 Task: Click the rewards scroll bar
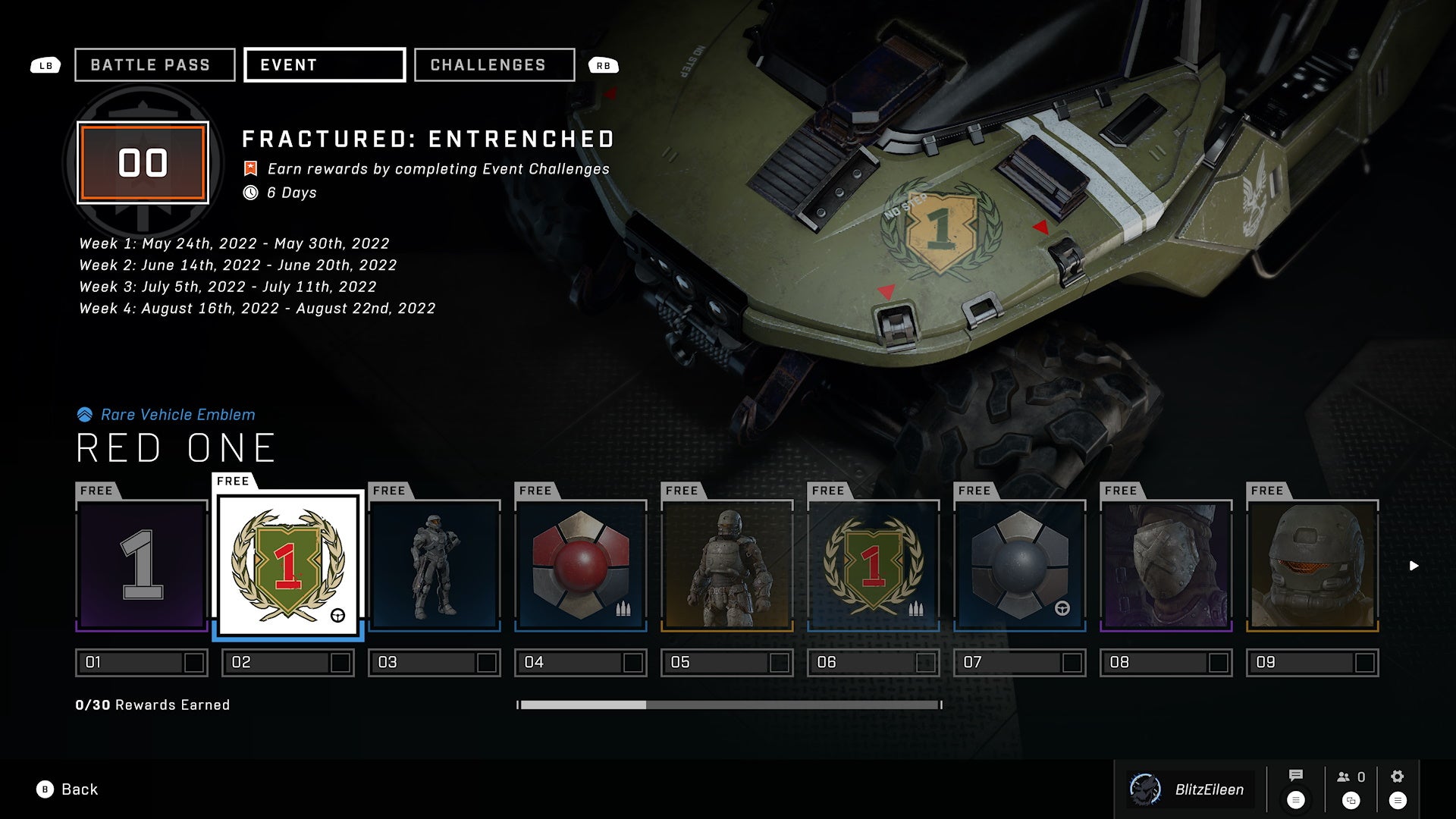coord(729,705)
